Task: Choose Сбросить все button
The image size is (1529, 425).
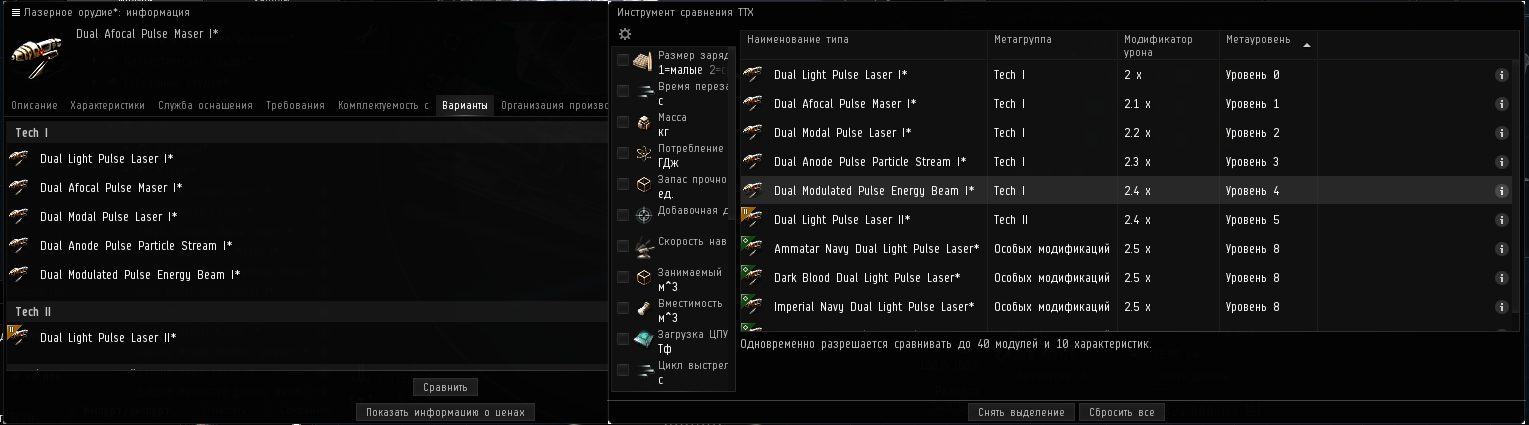Action: coord(1121,412)
